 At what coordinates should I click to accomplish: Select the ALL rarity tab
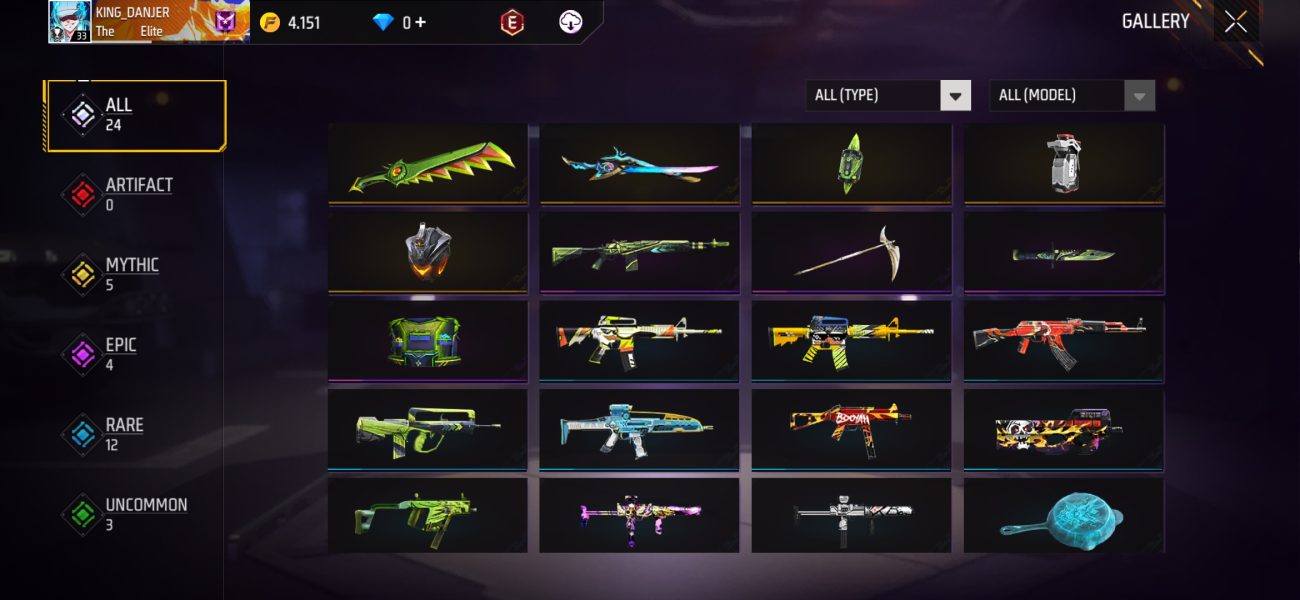135,115
